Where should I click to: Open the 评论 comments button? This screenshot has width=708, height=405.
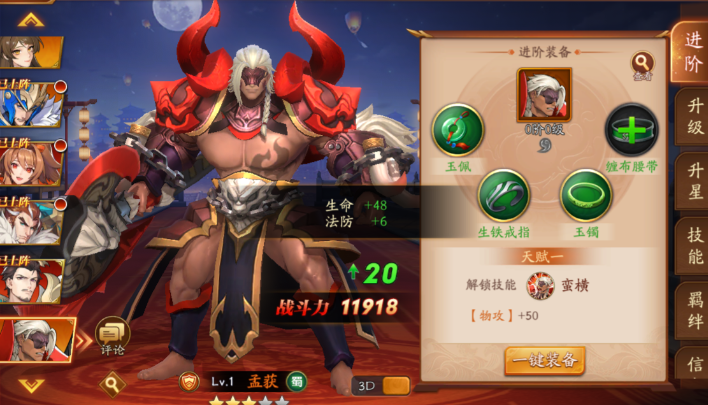[x=112, y=336]
